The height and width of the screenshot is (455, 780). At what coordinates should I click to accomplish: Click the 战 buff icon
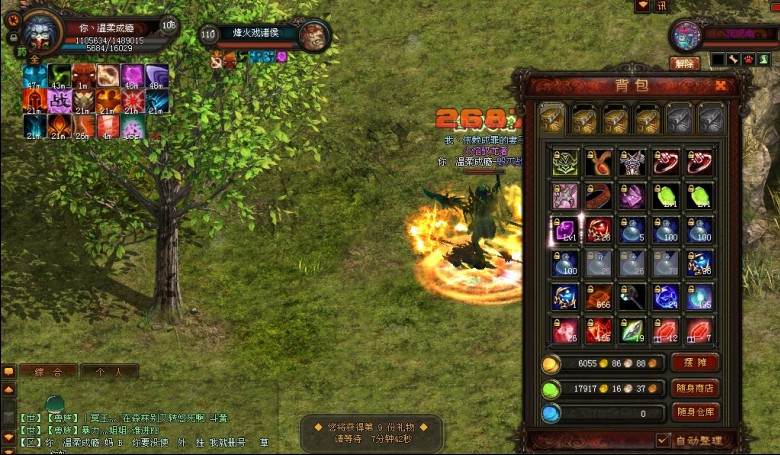tap(58, 101)
